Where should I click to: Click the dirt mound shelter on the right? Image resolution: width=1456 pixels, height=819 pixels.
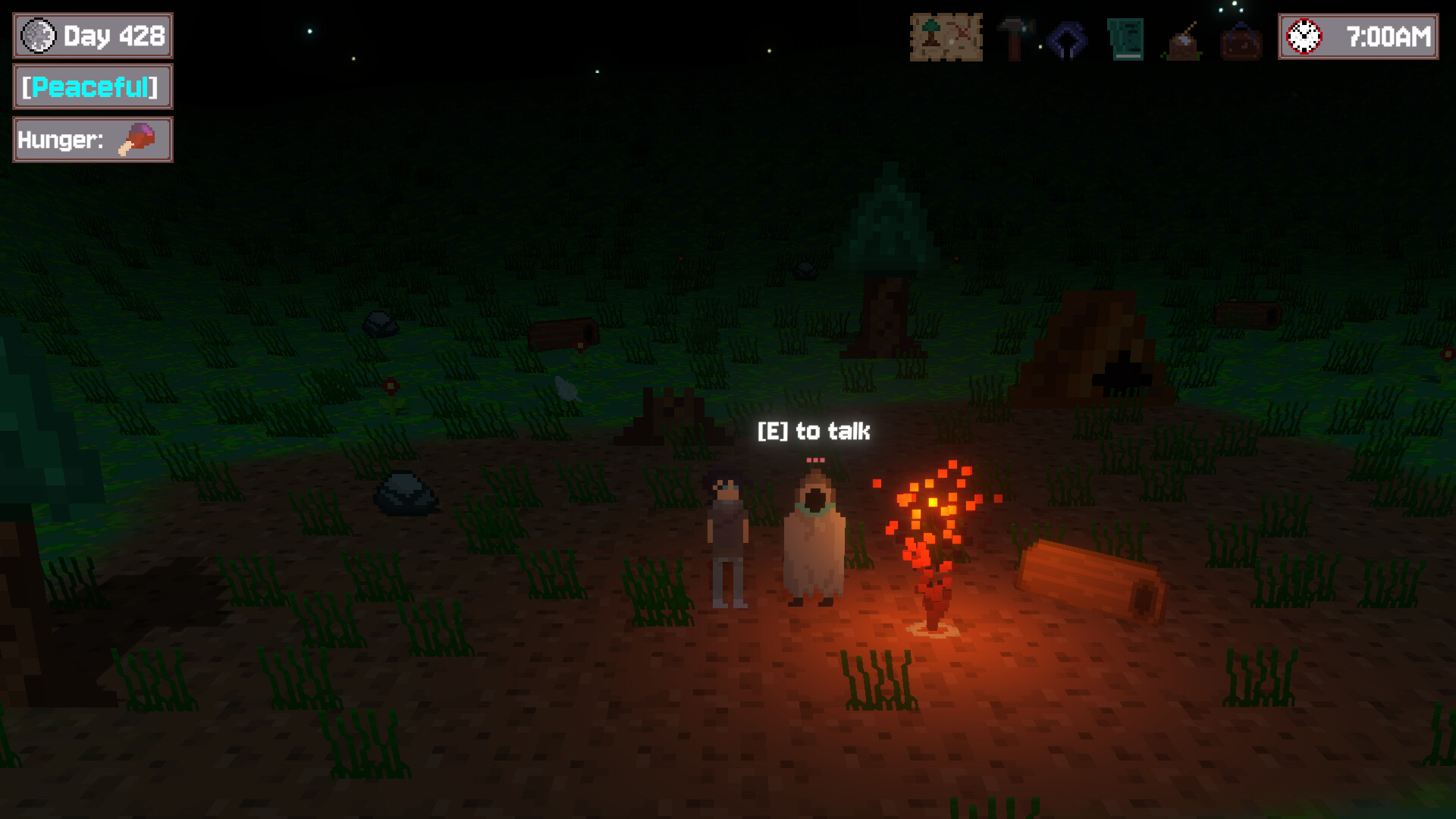[x=1092, y=341]
